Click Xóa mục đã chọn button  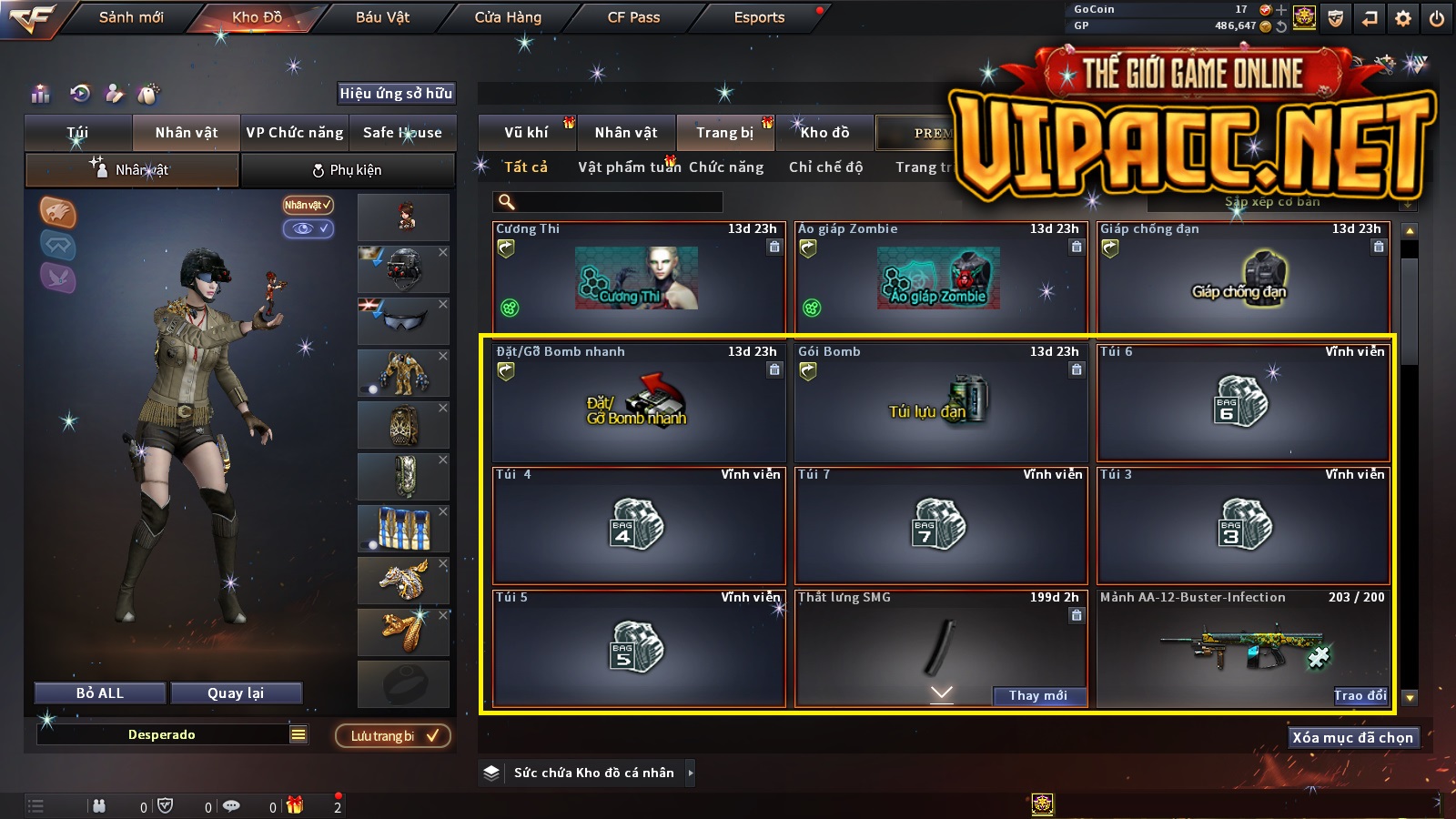click(x=1352, y=738)
